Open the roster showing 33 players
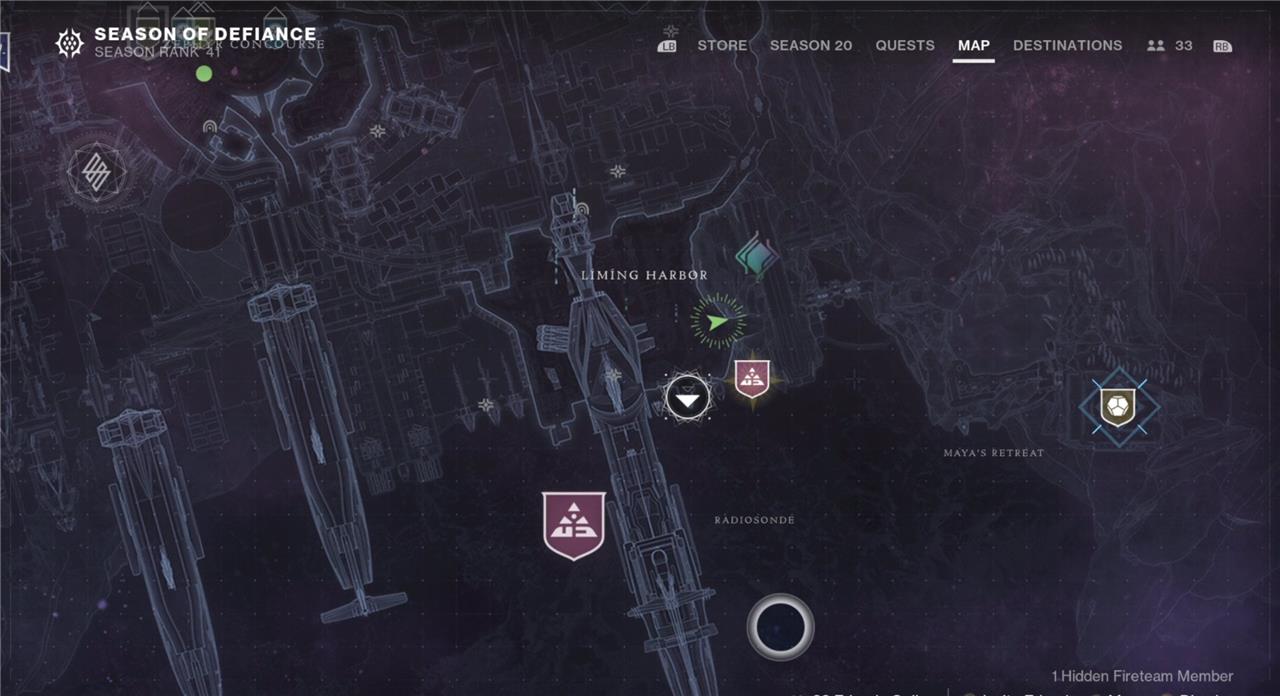The height and width of the screenshot is (696, 1280). point(1170,45)
